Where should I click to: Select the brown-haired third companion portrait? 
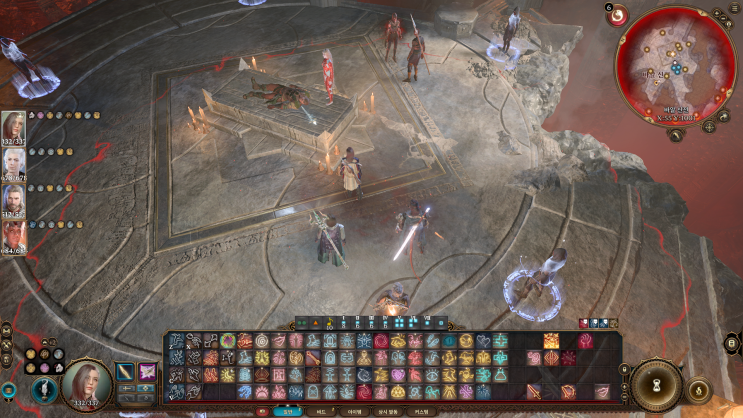[14, 199]
